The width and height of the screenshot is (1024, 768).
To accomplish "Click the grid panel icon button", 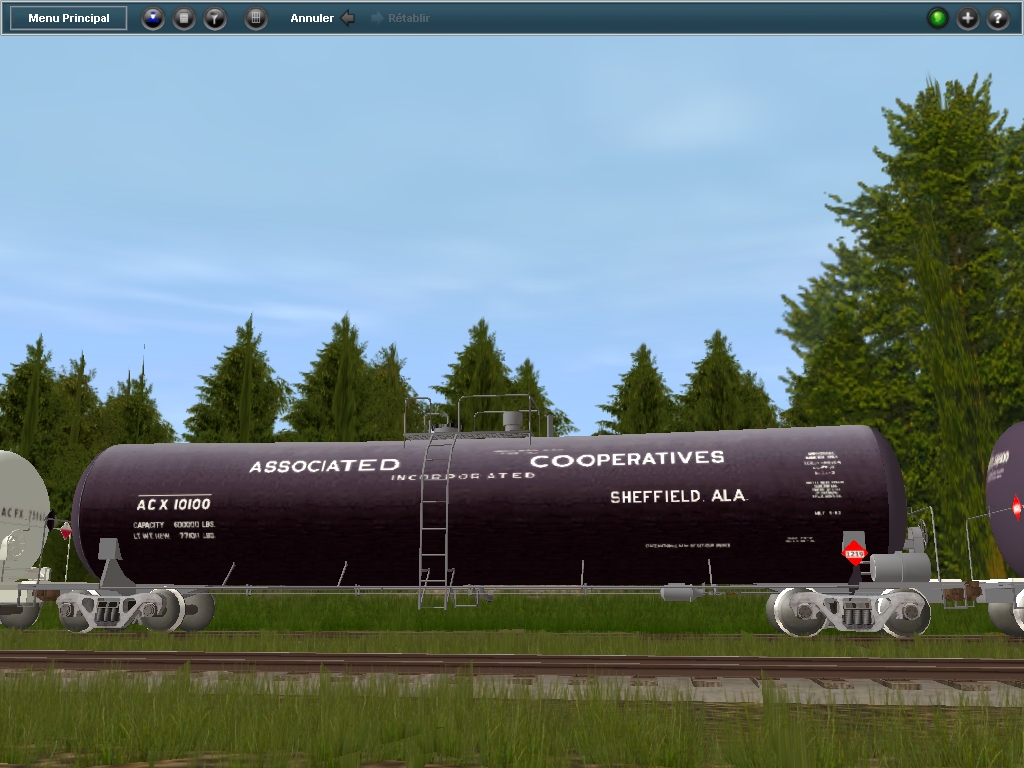I will [x=256, y=18].
